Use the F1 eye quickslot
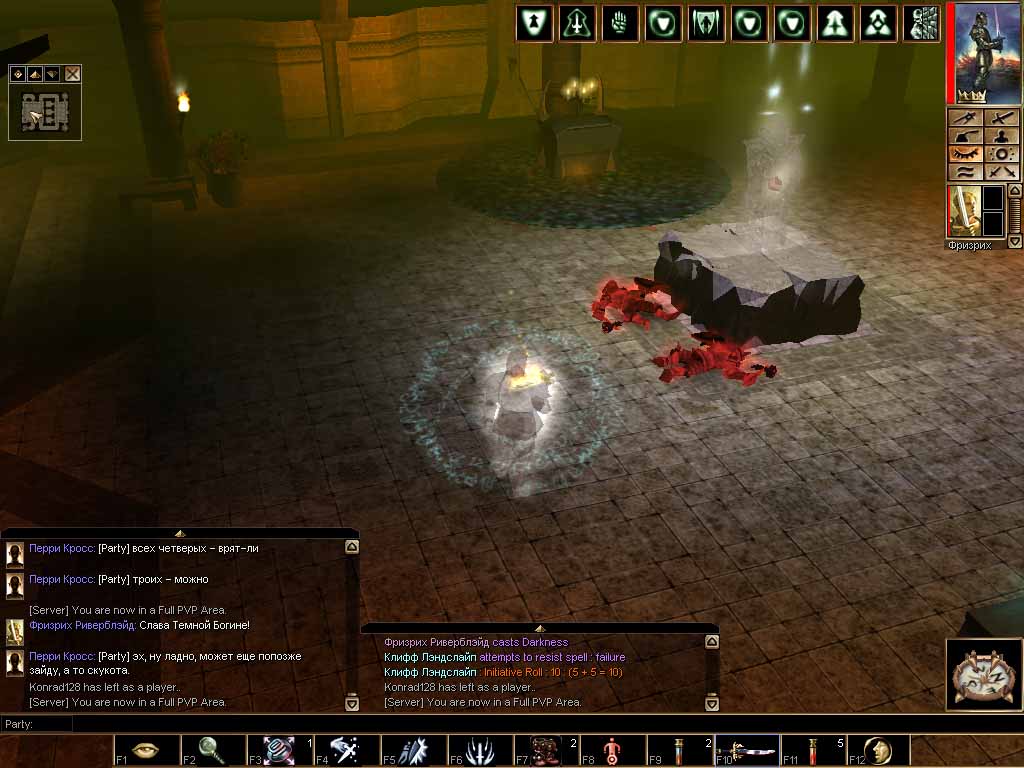1024x768 pixels. coord(147,750)
